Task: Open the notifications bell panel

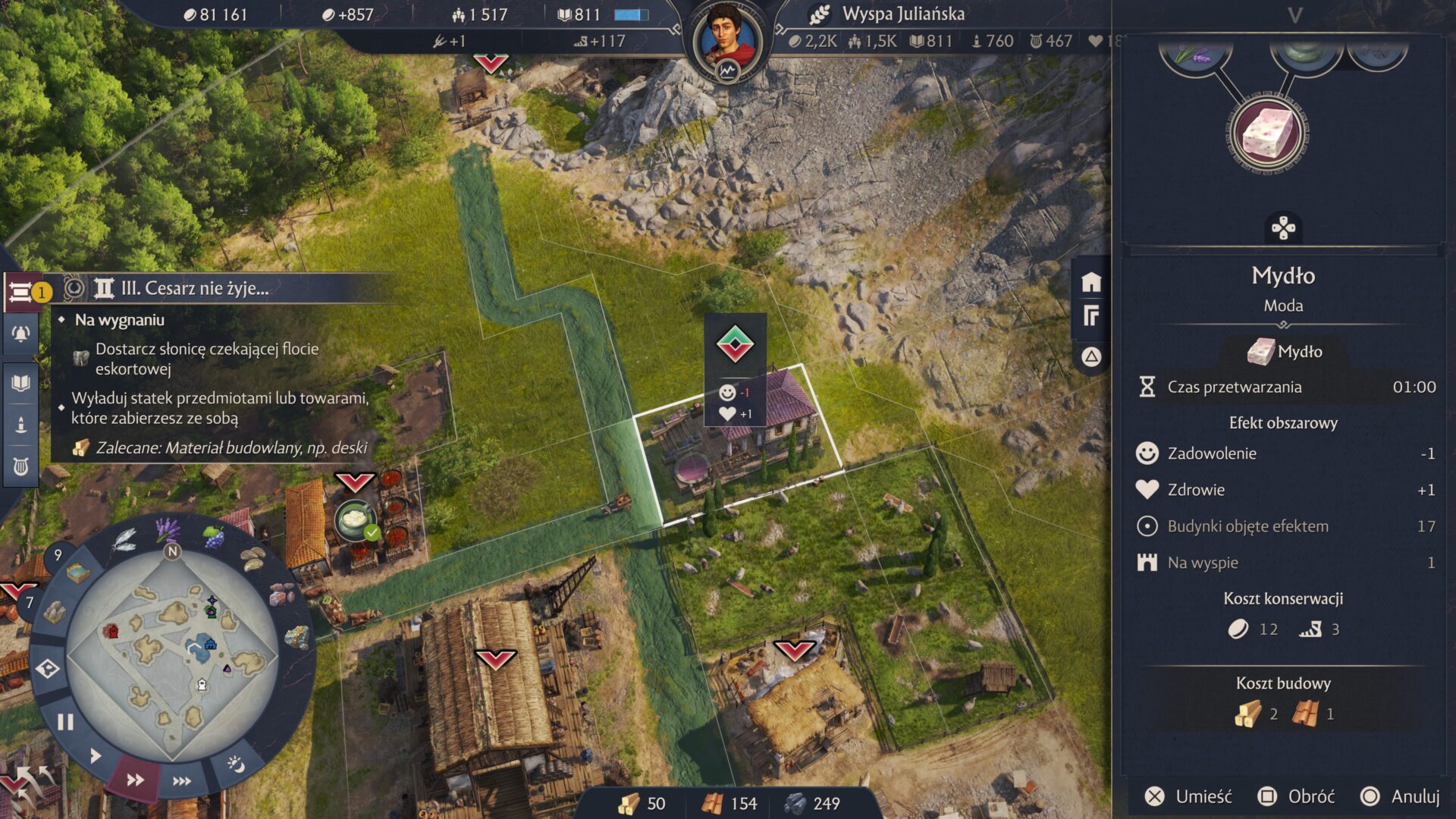Action: click(20, 334)
